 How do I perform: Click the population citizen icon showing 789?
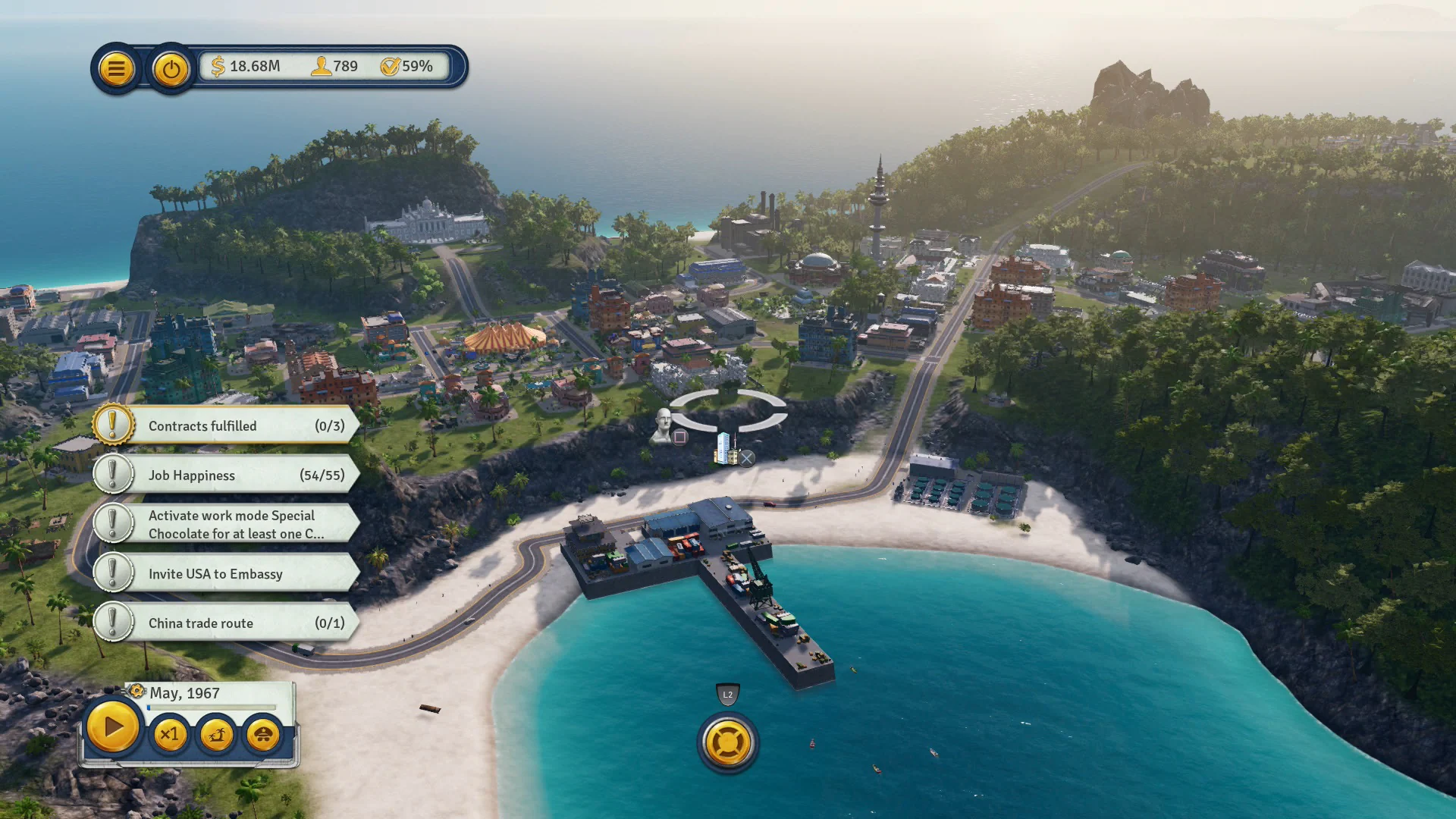coord(322,67)
